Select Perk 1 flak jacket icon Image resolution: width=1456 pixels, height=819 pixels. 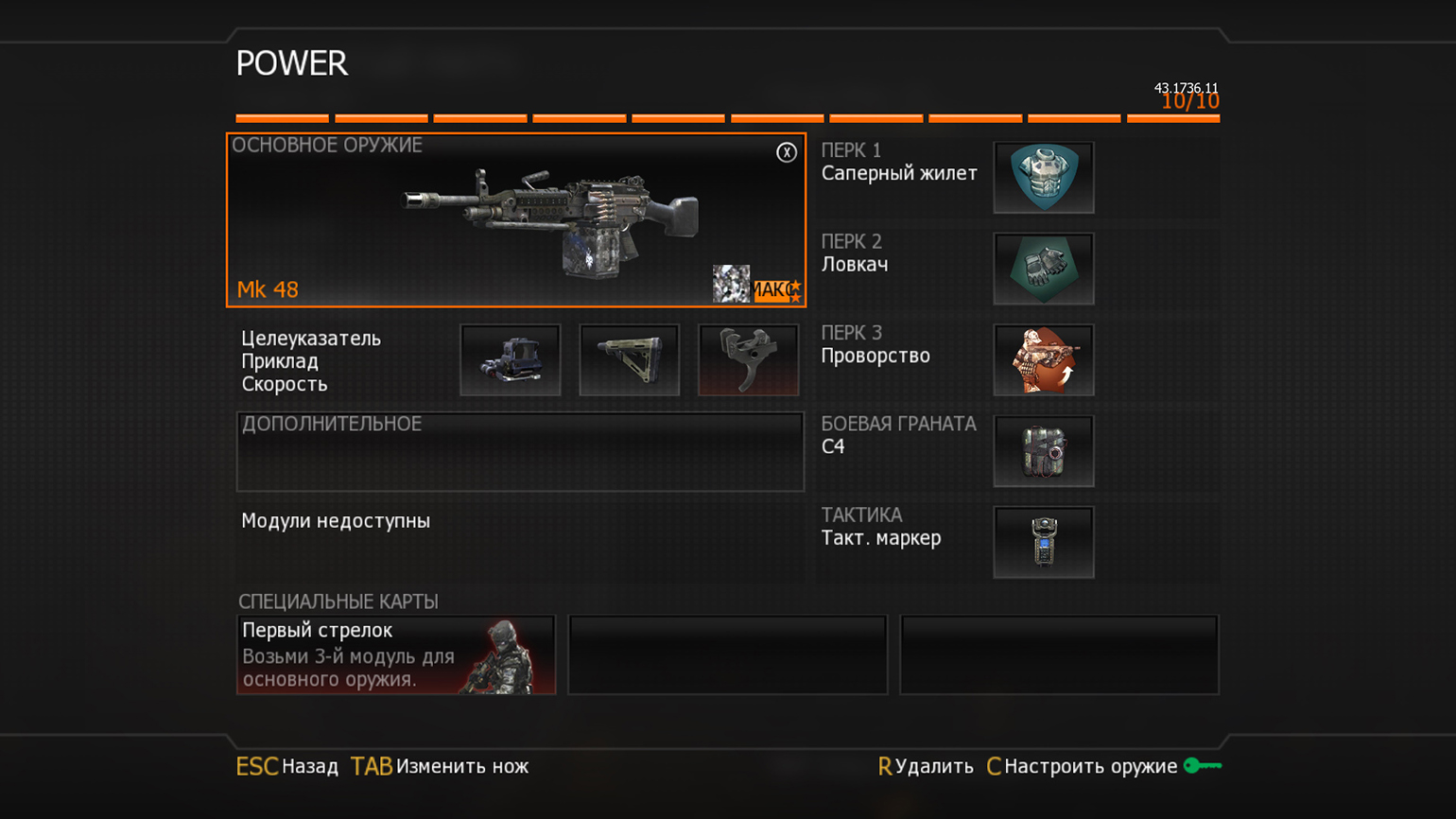[x=1043, y=178]
